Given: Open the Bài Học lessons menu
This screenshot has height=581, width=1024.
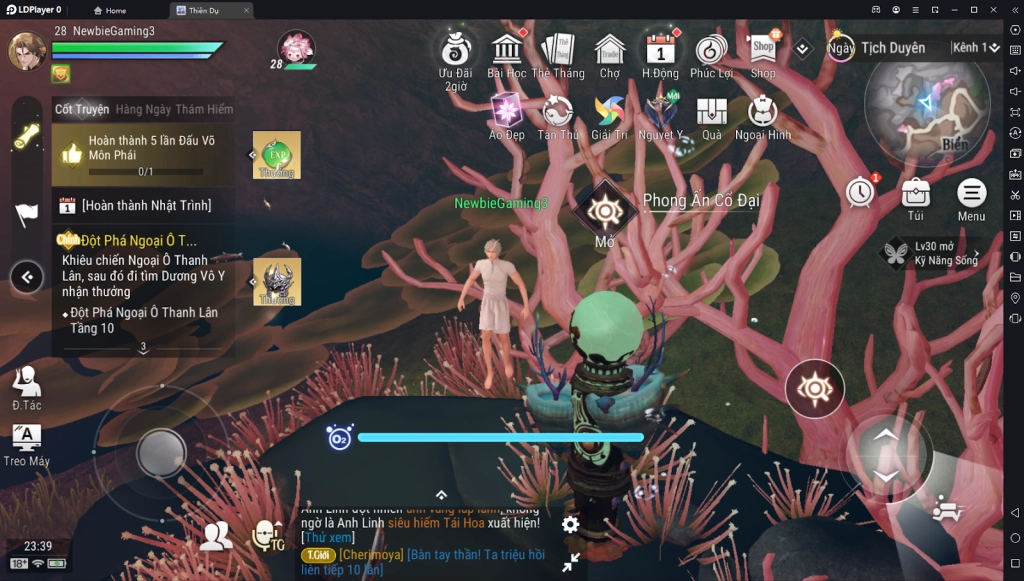Looking at the screenshot, I should 507,50.
